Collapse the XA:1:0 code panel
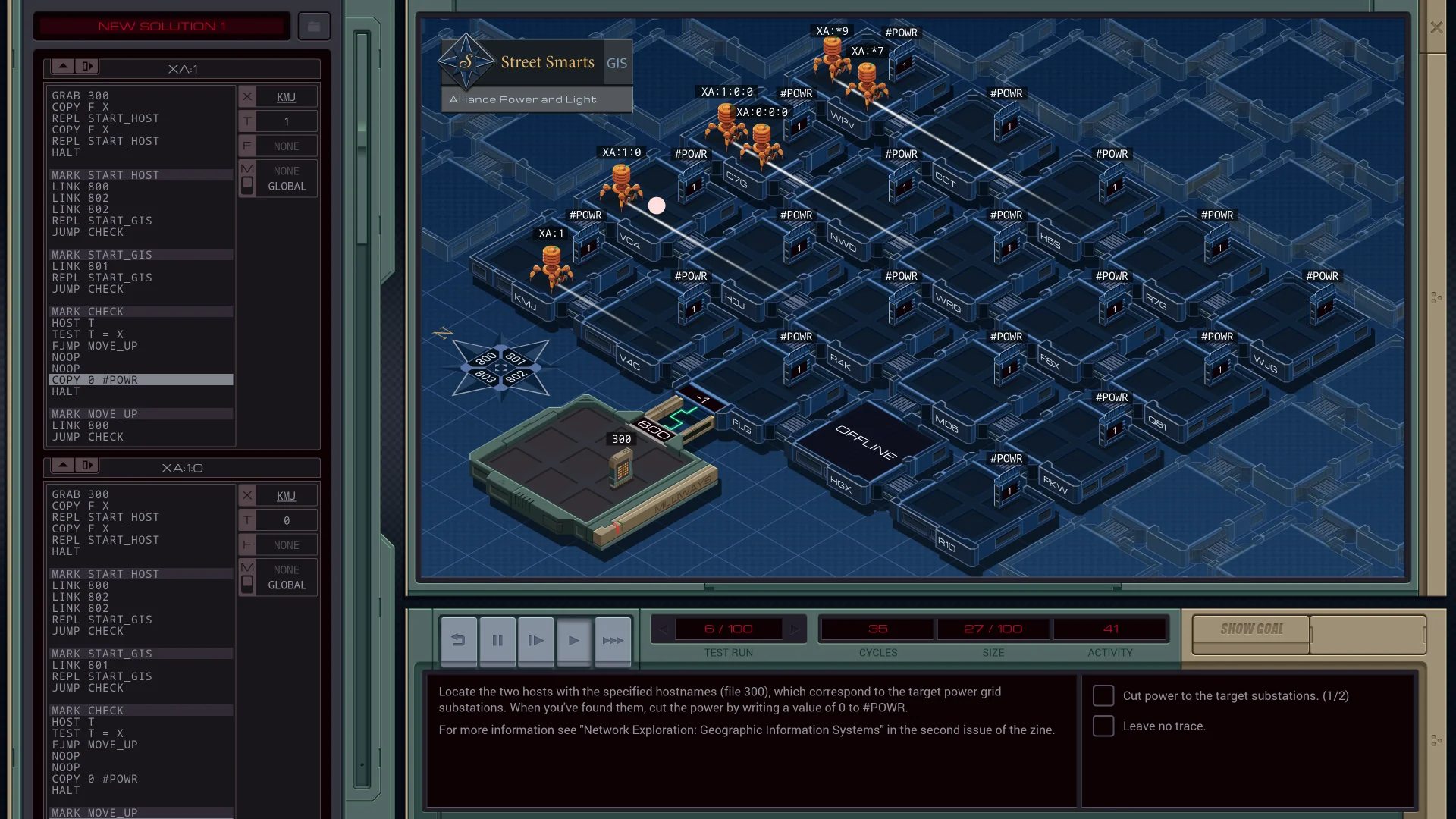 pos(87,466)
